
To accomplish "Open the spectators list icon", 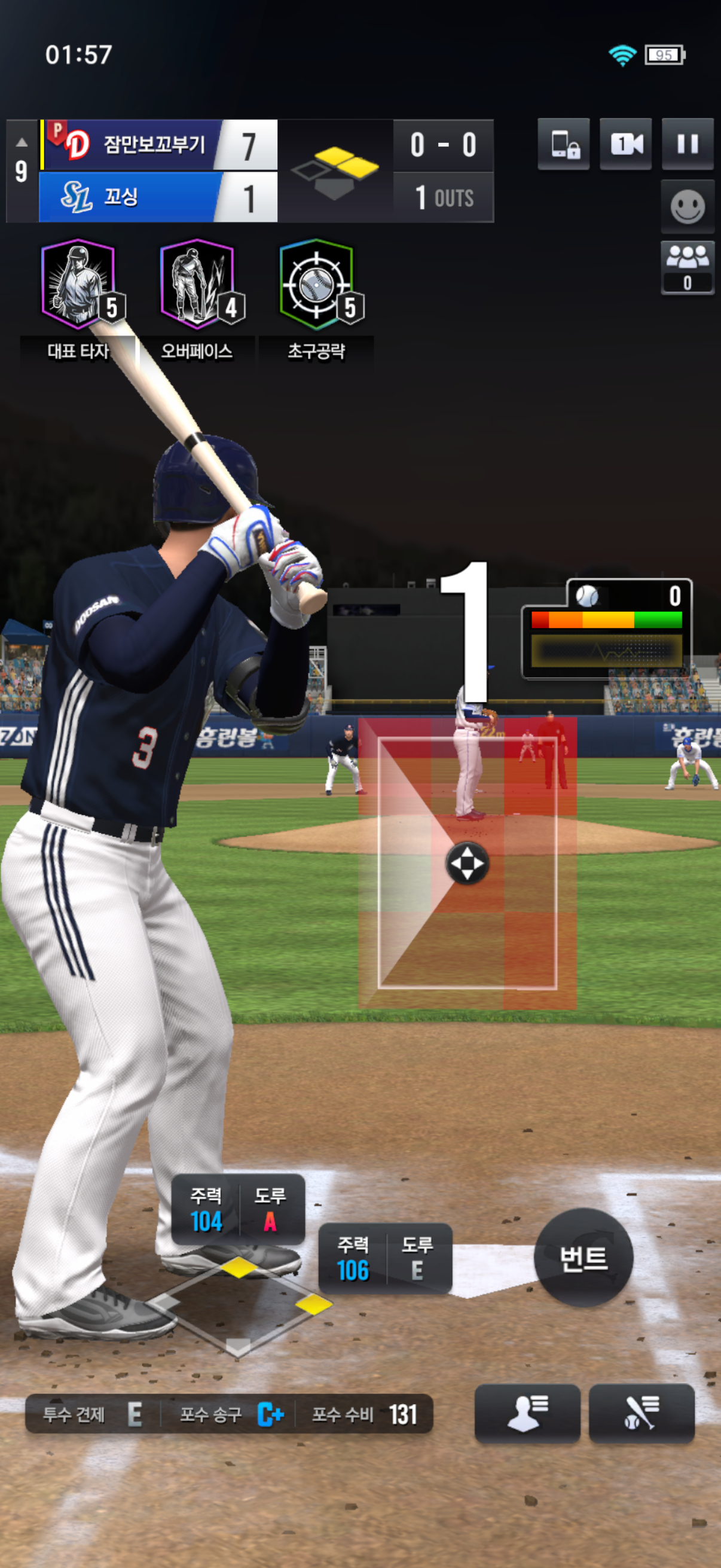I will 688,267.
